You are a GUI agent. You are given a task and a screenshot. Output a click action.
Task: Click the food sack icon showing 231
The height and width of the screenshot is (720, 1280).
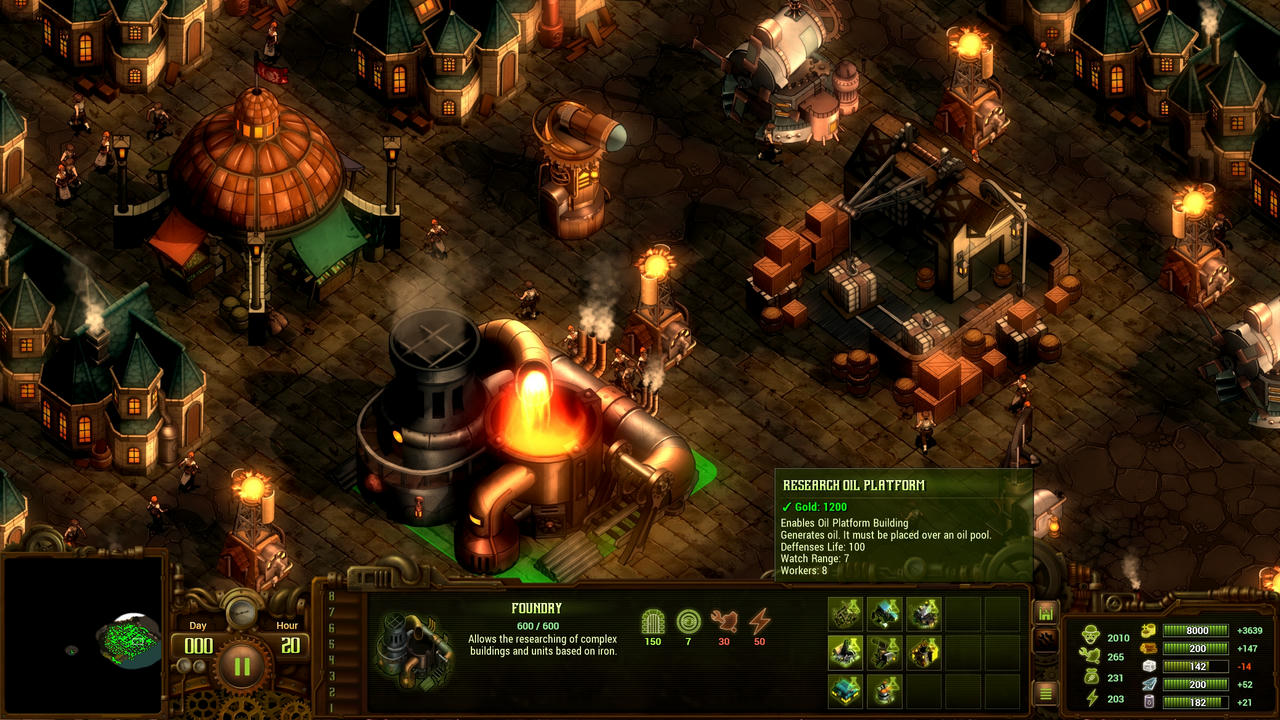1090,676
